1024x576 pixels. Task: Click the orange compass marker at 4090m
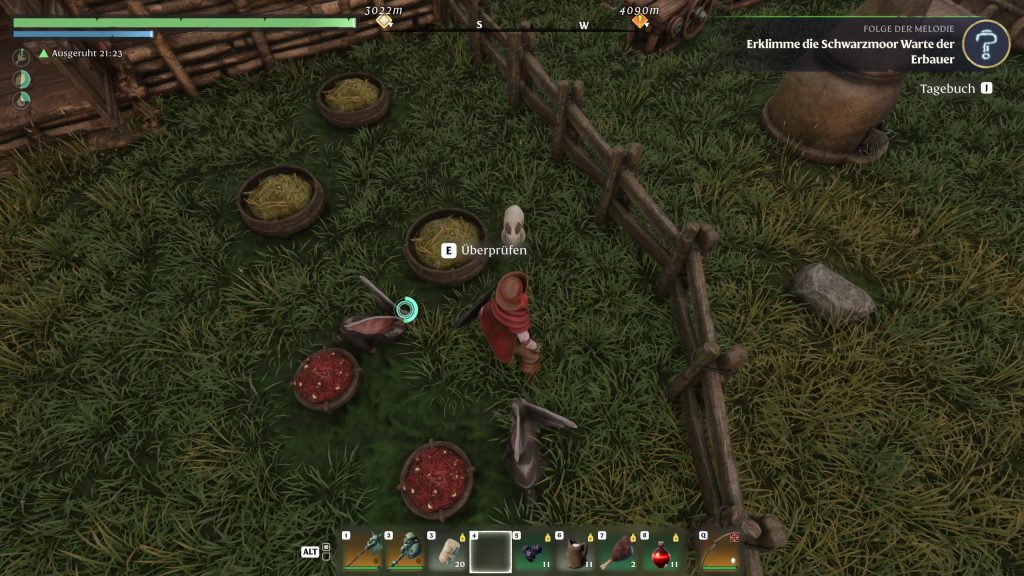(639, 22)
